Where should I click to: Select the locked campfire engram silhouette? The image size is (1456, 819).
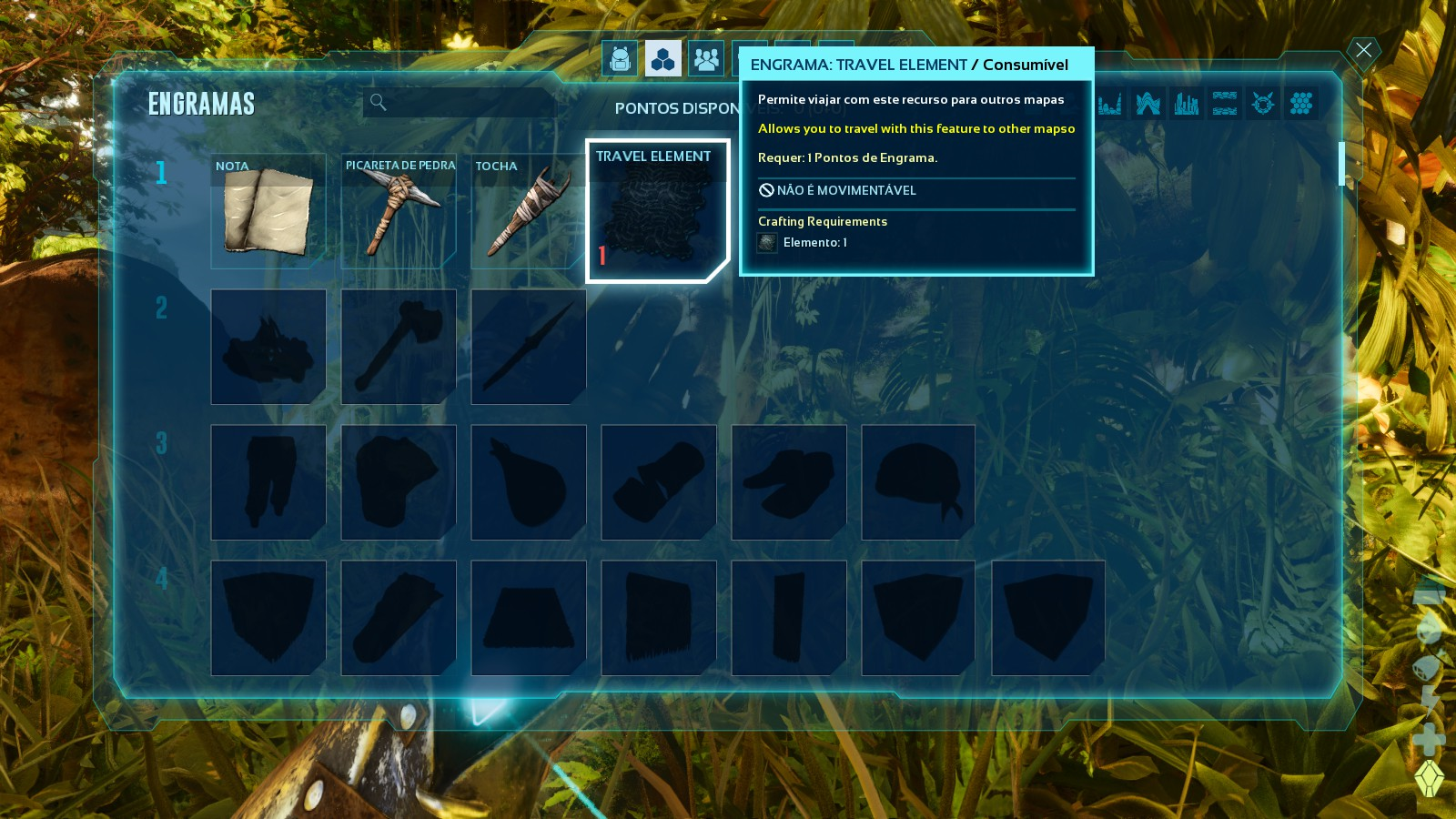coord(268,347)
